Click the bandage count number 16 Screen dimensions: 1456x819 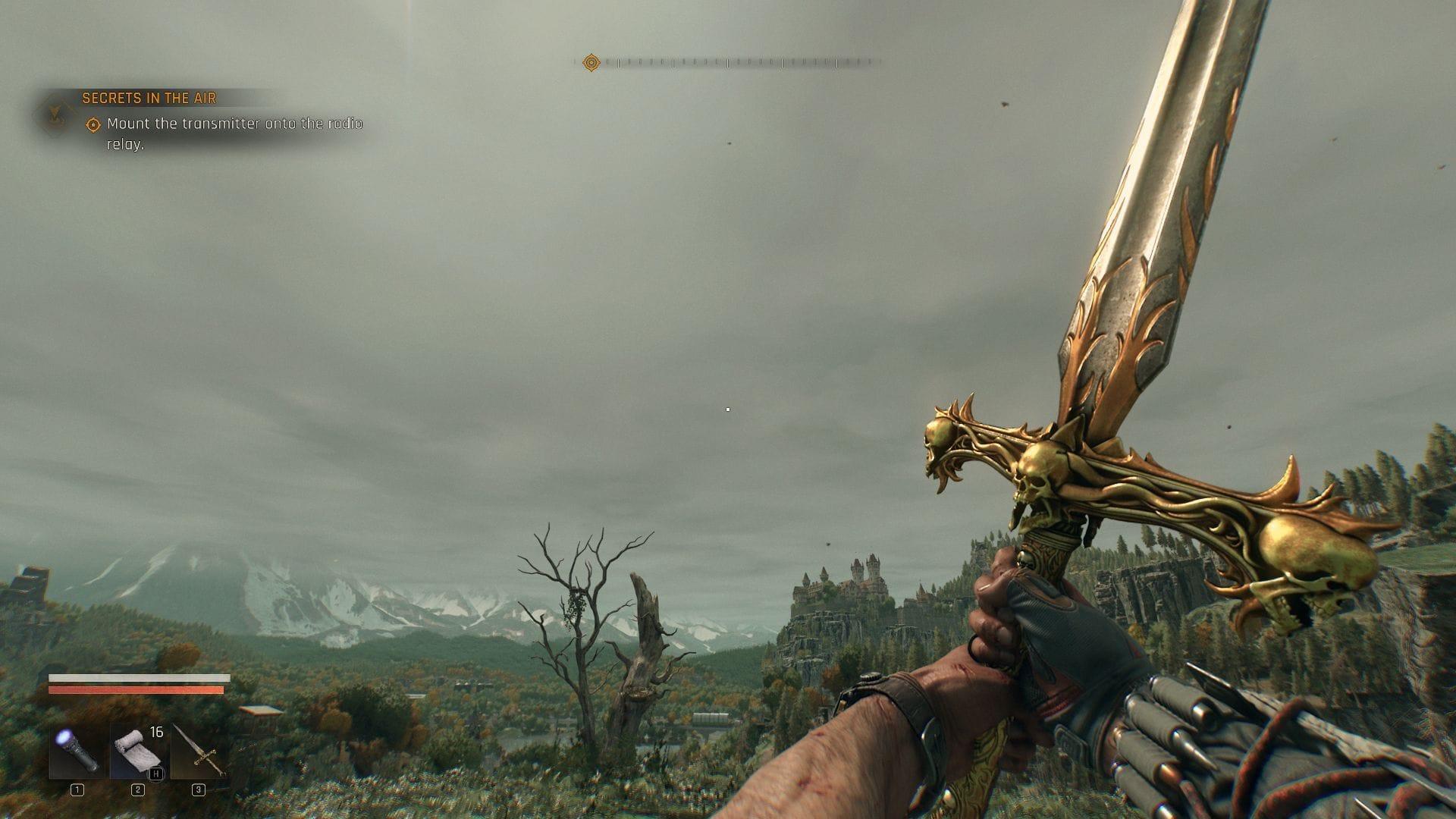(x=156, y=732)
